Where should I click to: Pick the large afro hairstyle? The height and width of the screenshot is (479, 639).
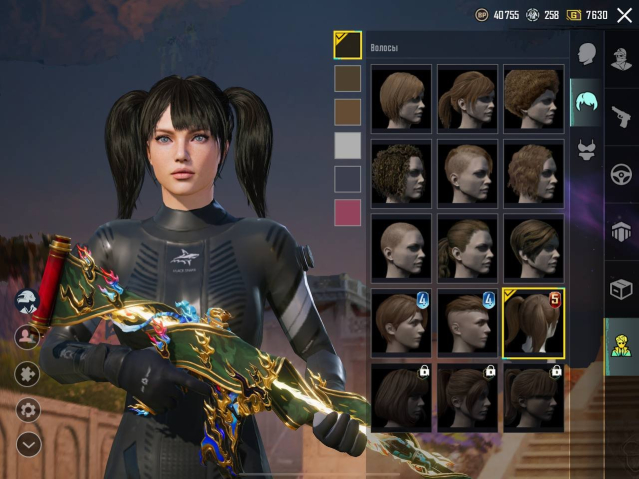532,98
